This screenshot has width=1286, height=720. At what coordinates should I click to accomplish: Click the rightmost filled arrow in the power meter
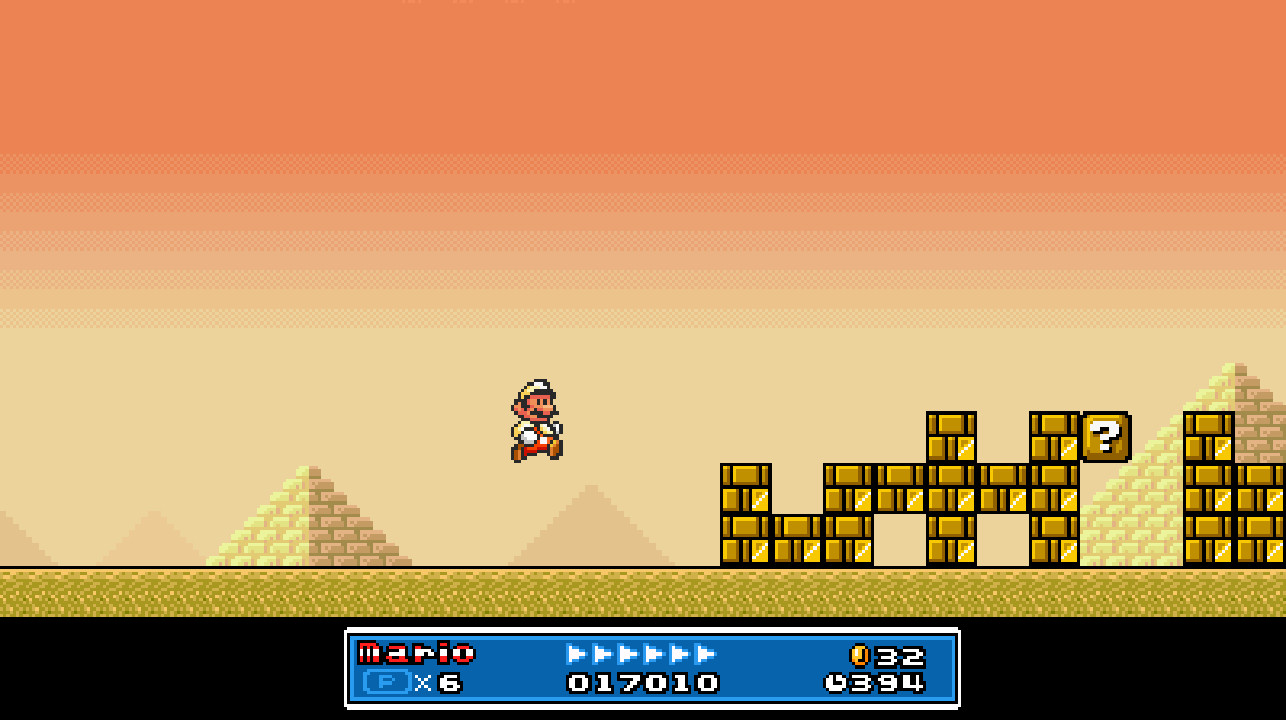click(707, 655)
